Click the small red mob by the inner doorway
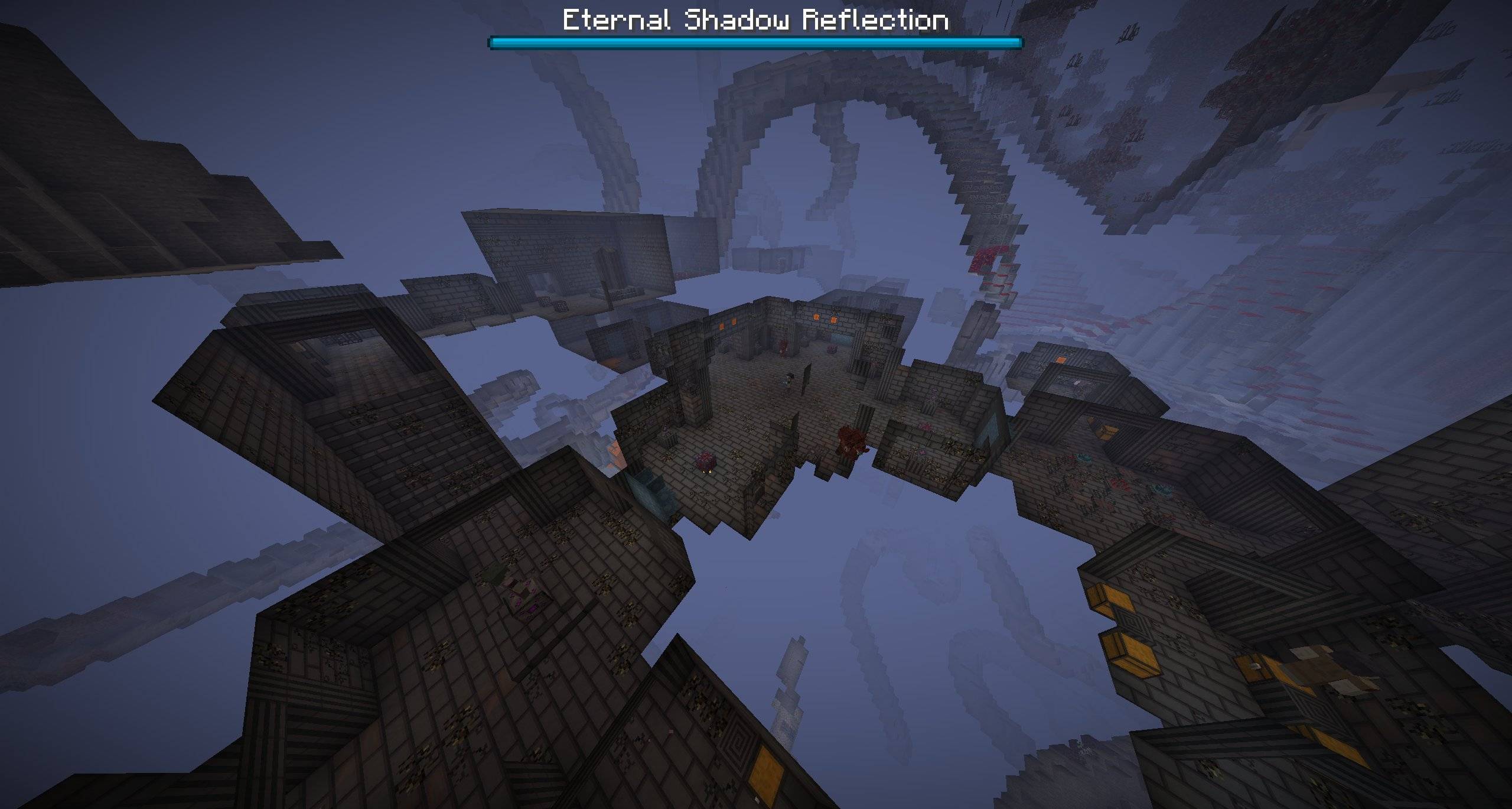 [783, 347]
